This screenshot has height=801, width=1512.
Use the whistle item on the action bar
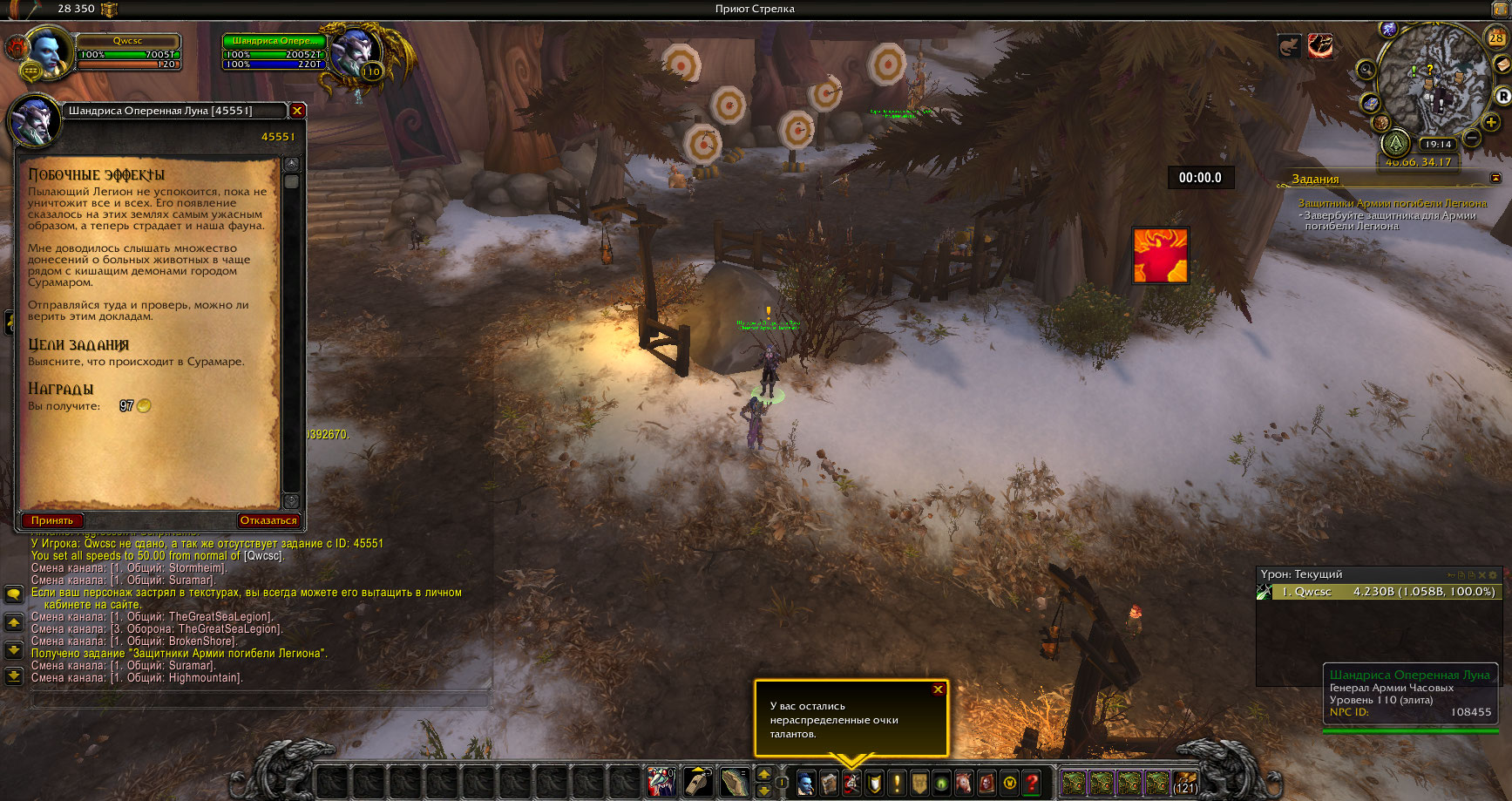(698, 782)
